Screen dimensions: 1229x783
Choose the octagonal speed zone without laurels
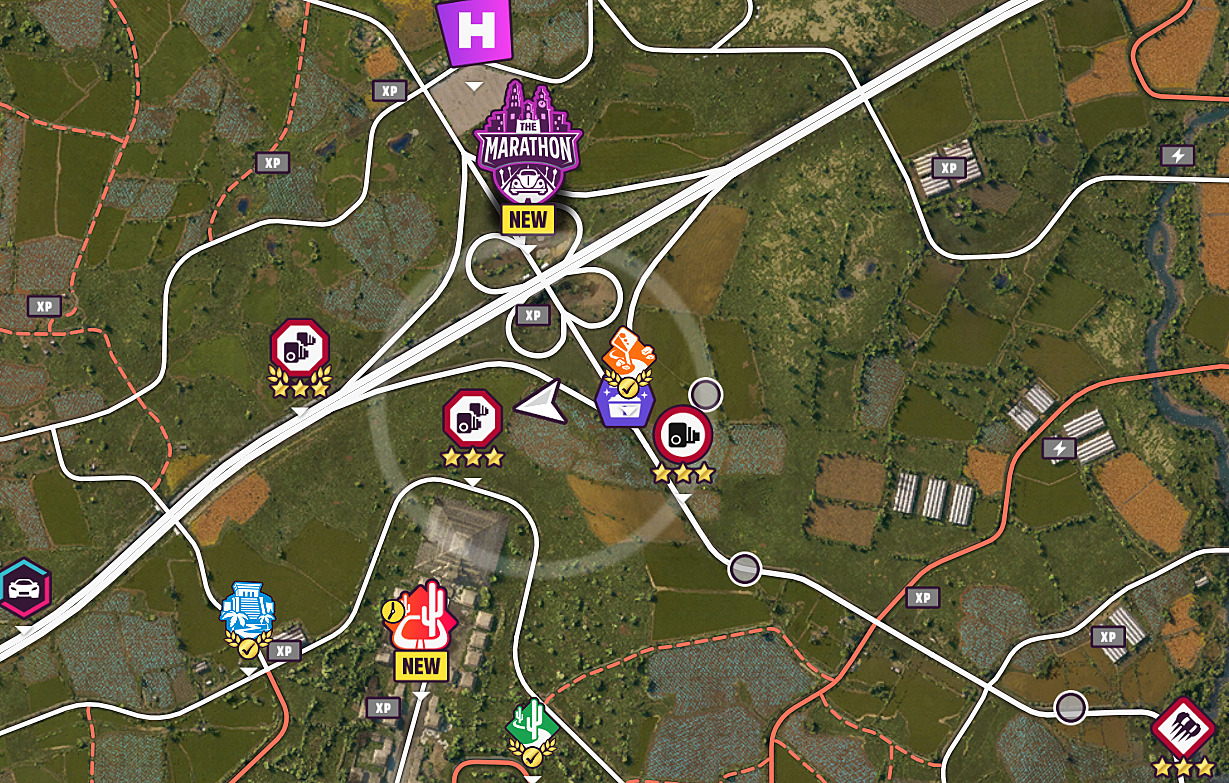click(472, 417)
